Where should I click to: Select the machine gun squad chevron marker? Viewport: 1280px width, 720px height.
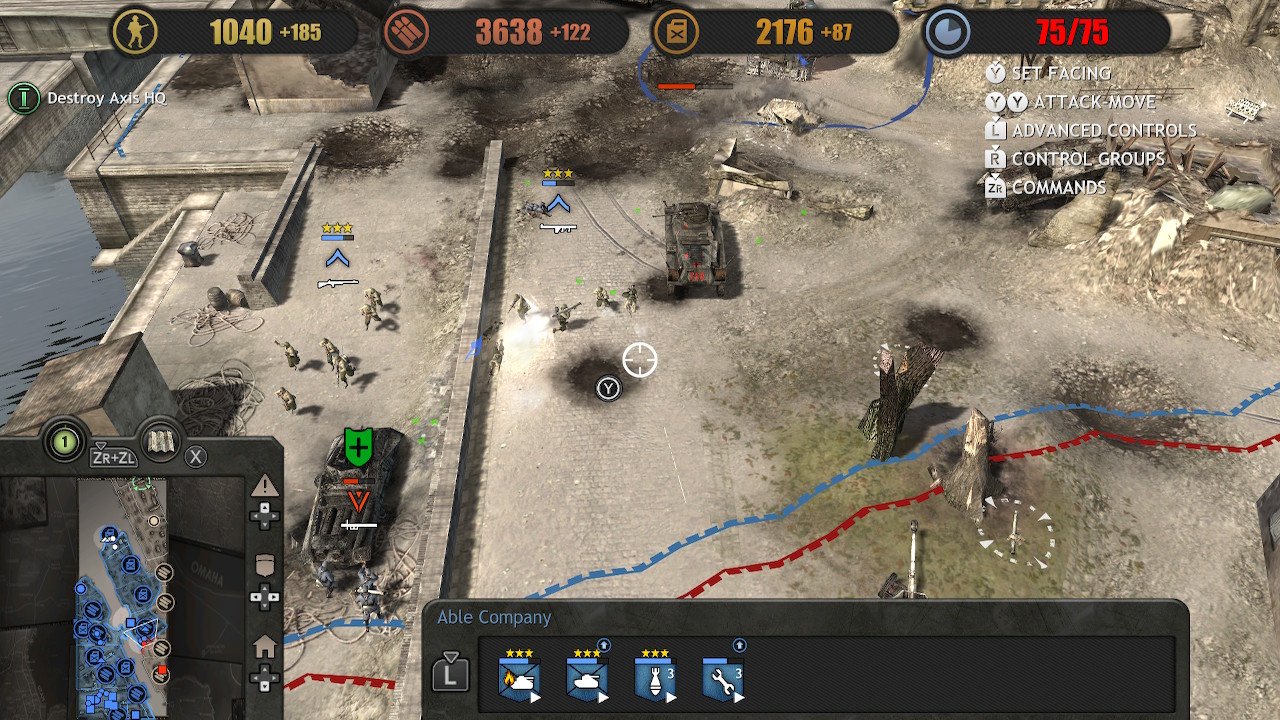click(558, 204)
